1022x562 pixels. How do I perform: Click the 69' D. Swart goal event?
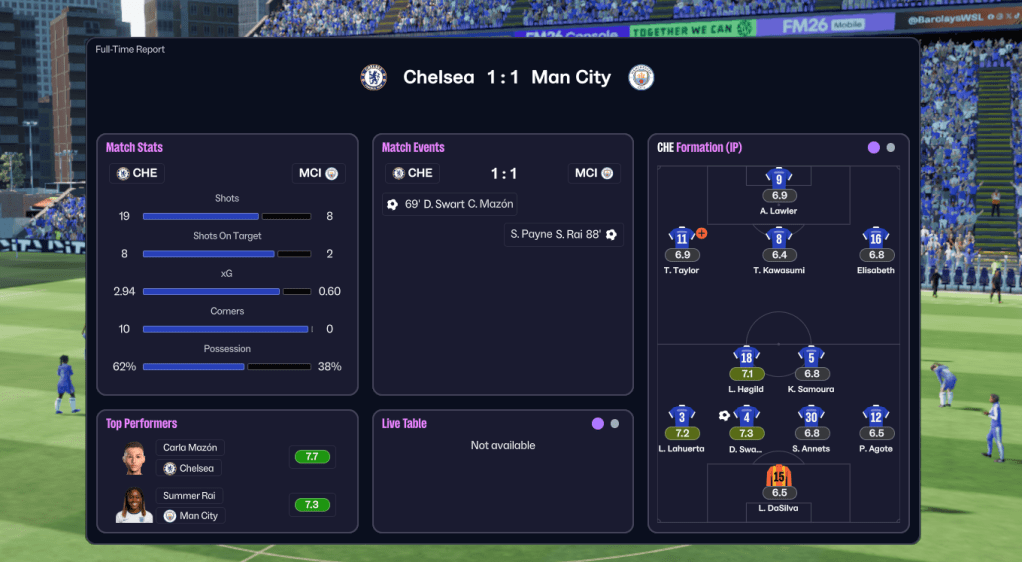coord(450,204)
